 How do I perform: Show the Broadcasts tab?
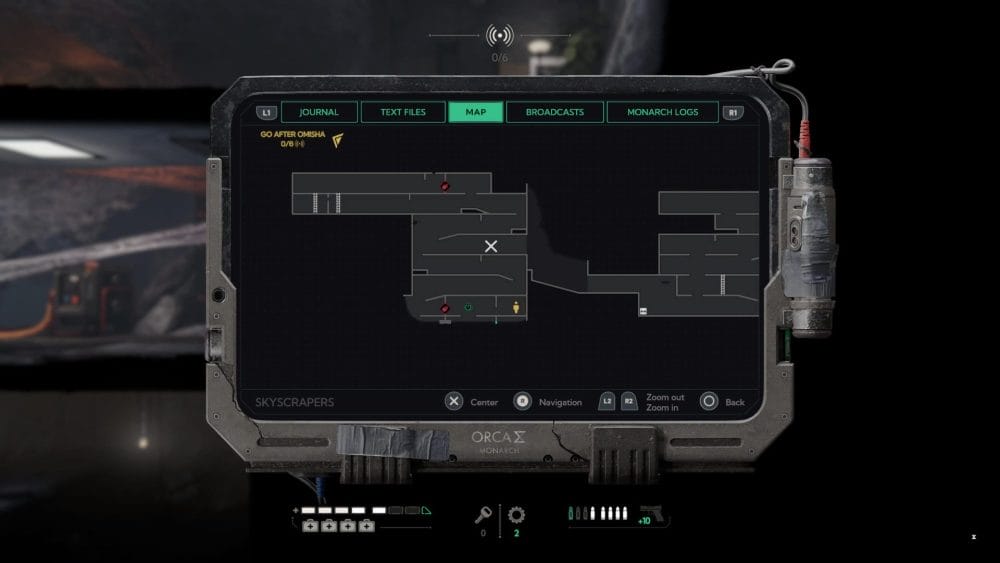(x=555, y=112)
